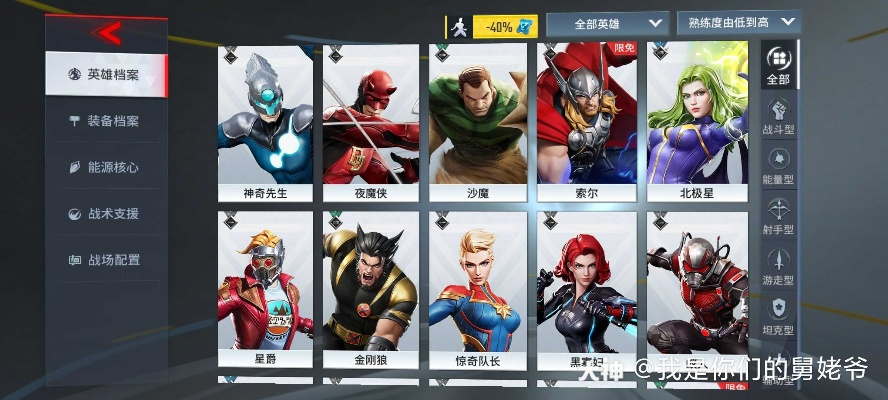888x400 pixels.
Task: View the 惊奇队长 Captain Marvel card
Action: pyautogui.click(x=477, y=289)
